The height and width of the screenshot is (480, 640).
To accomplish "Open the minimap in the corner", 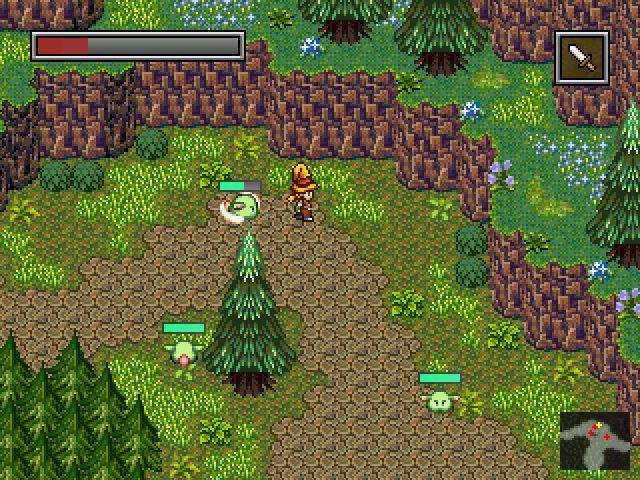I will click(x=595, y=440).
